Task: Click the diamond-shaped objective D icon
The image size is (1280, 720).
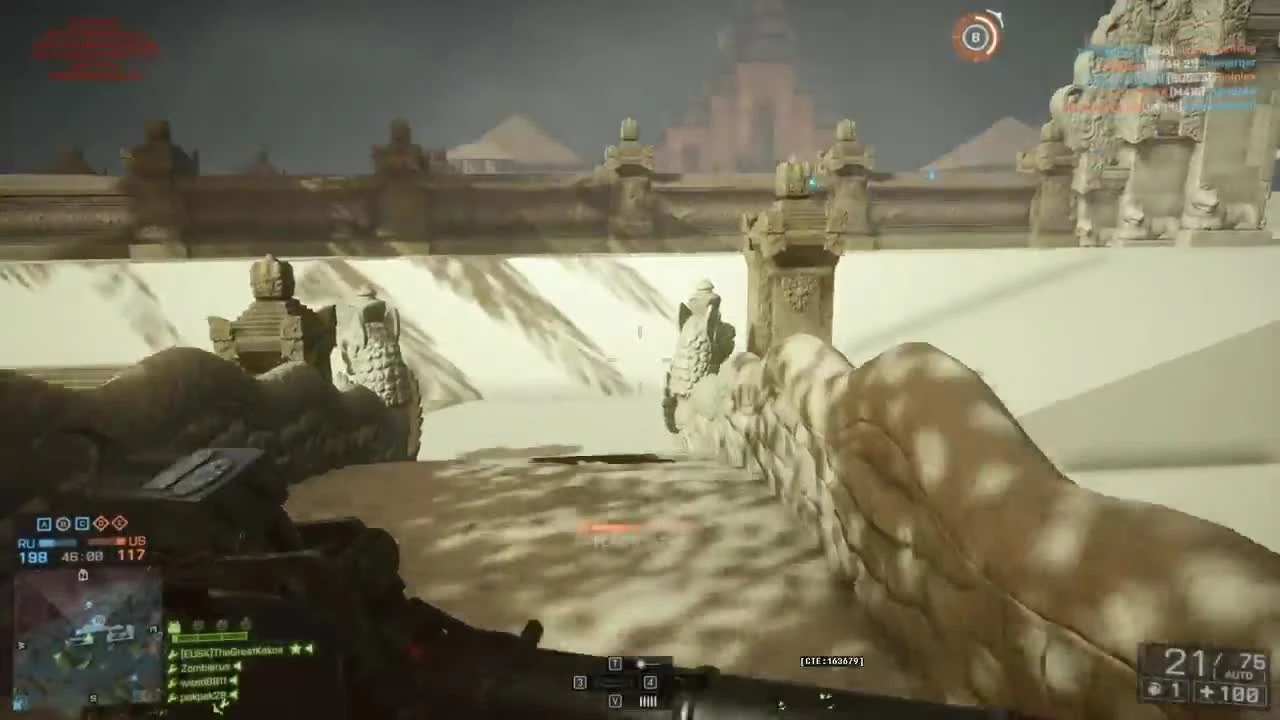Action: click(99, 523)
